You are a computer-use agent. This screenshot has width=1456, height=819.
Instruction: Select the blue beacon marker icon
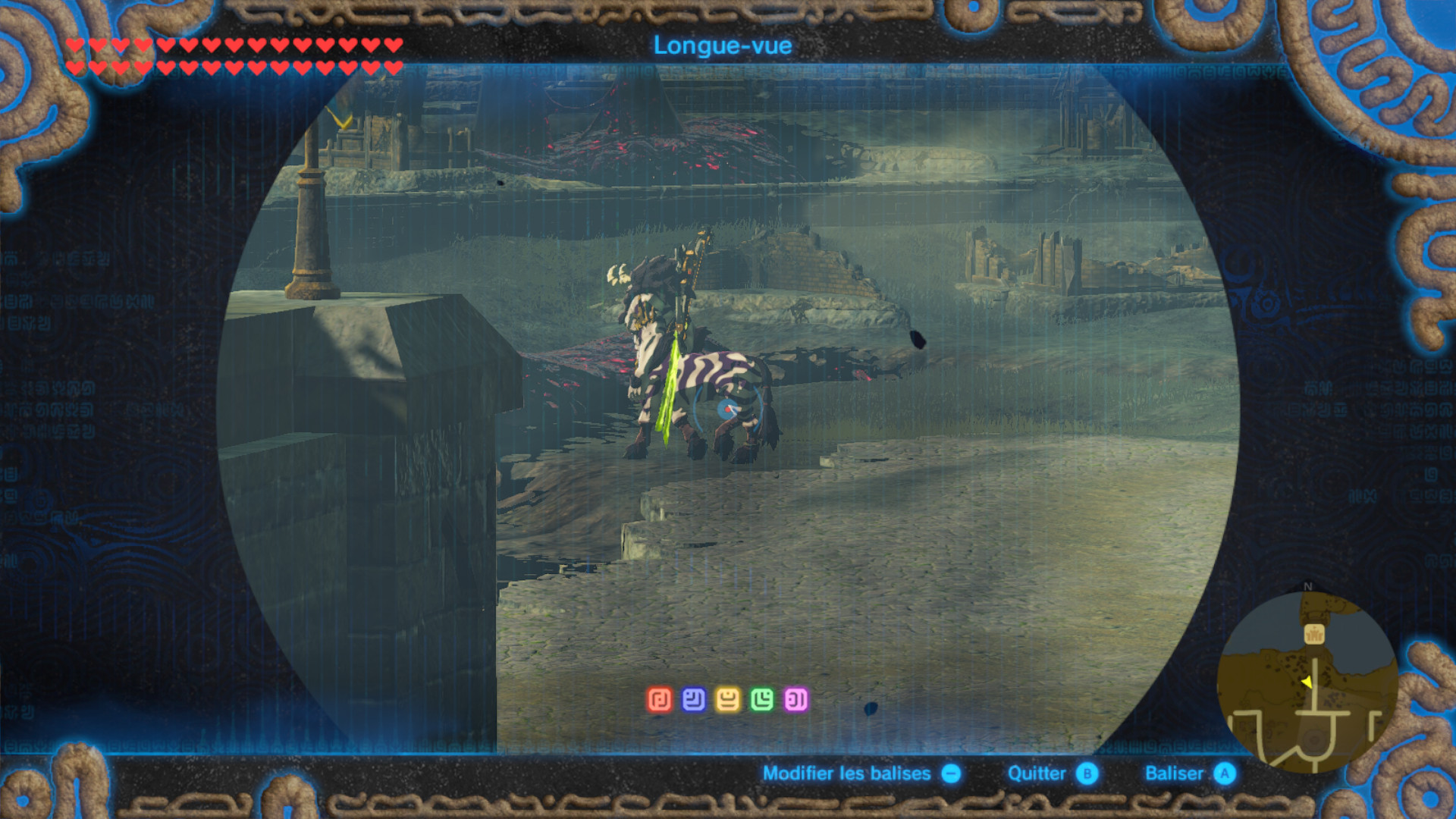pyautogui.click(x=692, y=699)
